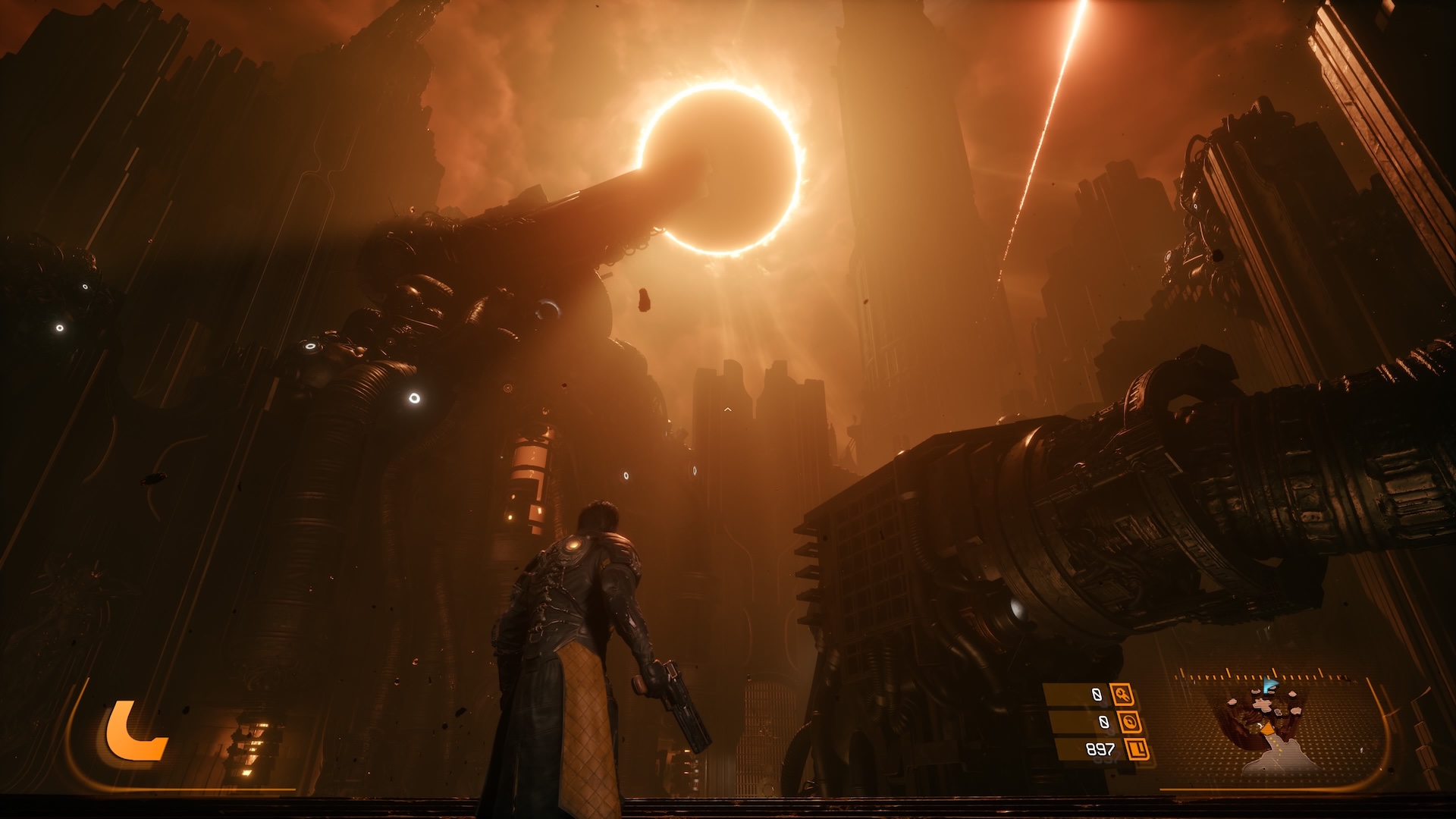This screenshot has width=1456, height=819.
Task: Click the L-shaped currency icon beside 897
Action: [x=1137, y=749]
